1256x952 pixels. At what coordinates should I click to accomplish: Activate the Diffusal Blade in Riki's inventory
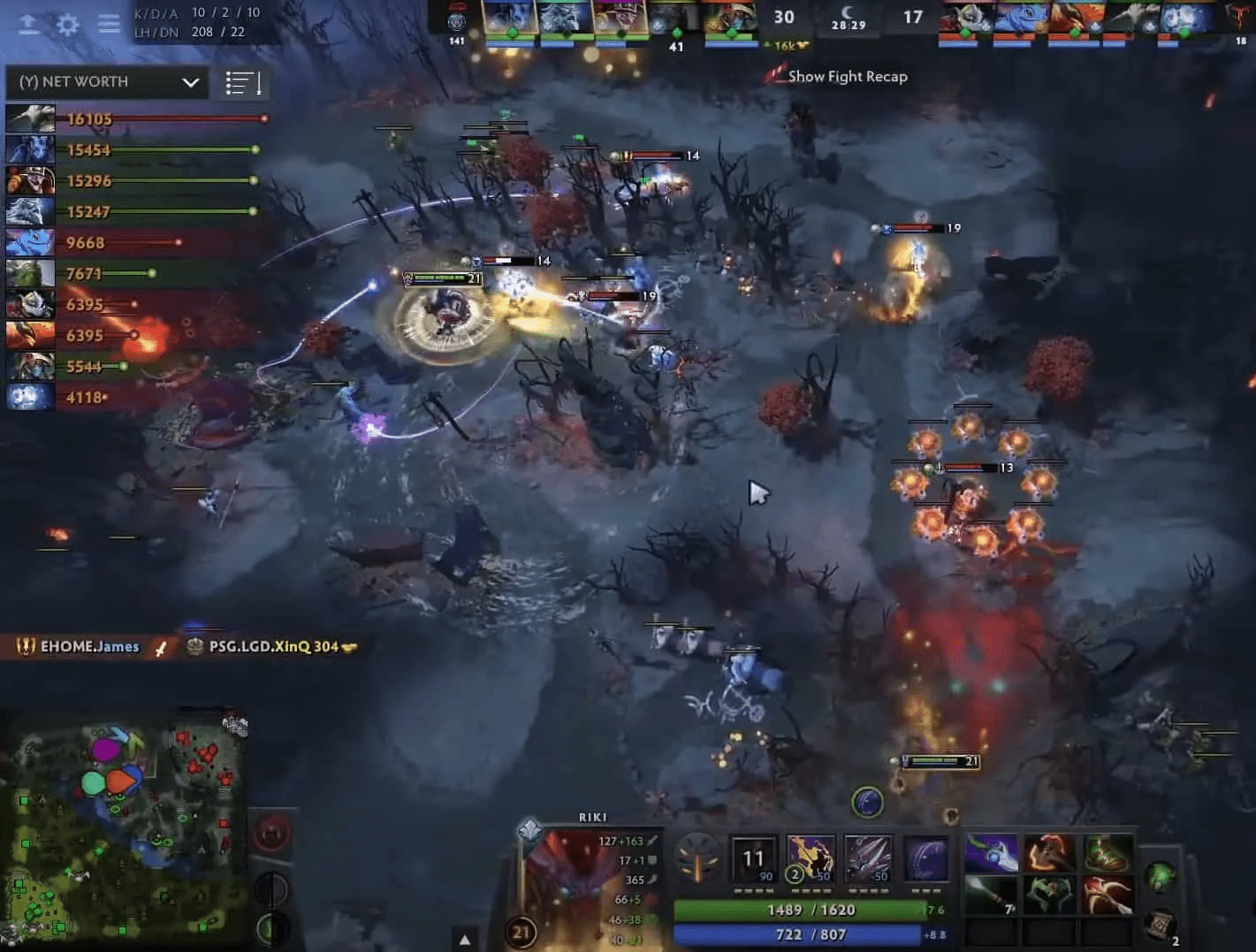coord(992,853)
